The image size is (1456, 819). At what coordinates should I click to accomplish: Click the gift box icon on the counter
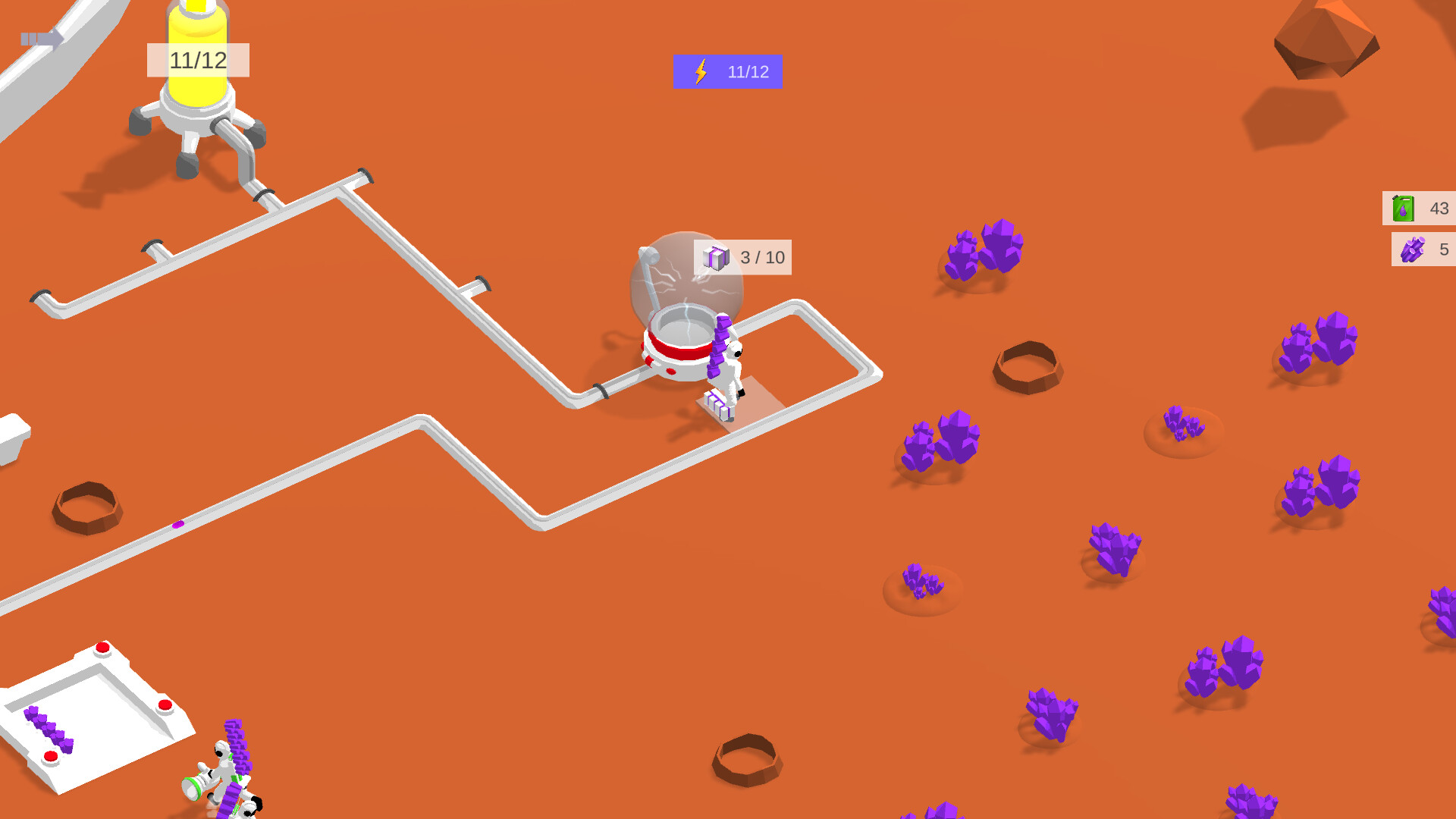(x=716, y=257)
